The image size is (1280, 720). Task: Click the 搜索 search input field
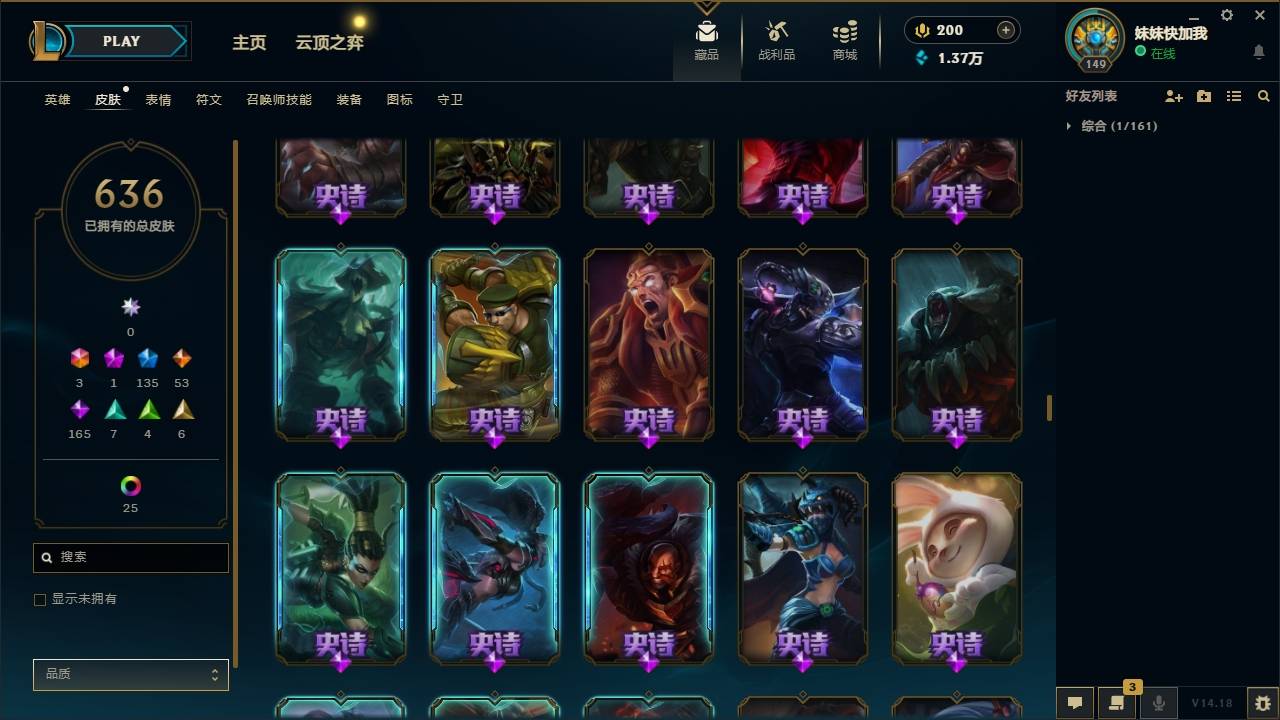(130, 557)
